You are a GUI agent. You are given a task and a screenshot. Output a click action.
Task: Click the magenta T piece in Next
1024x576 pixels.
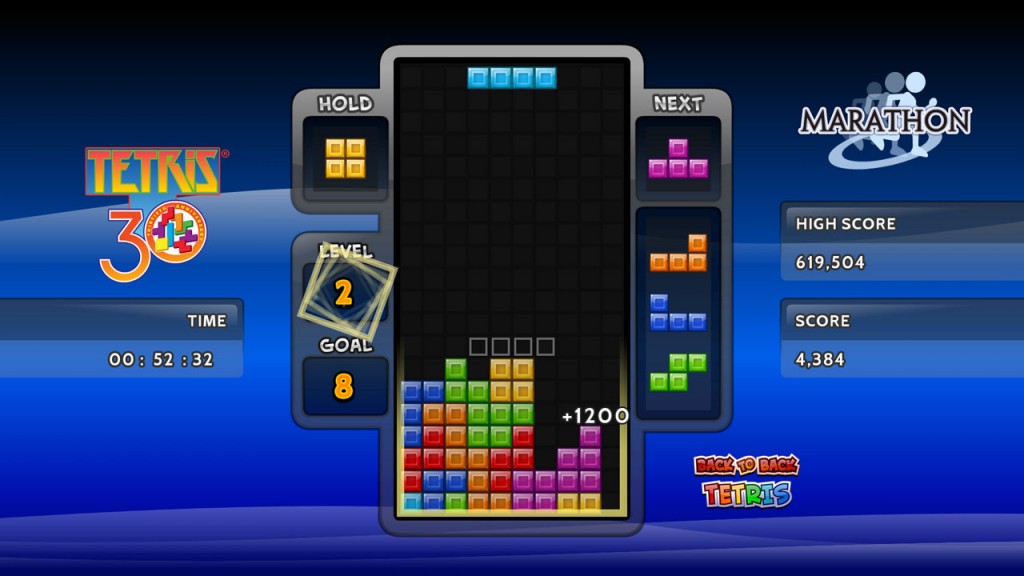pyautogui.click(x=678, y=162)
